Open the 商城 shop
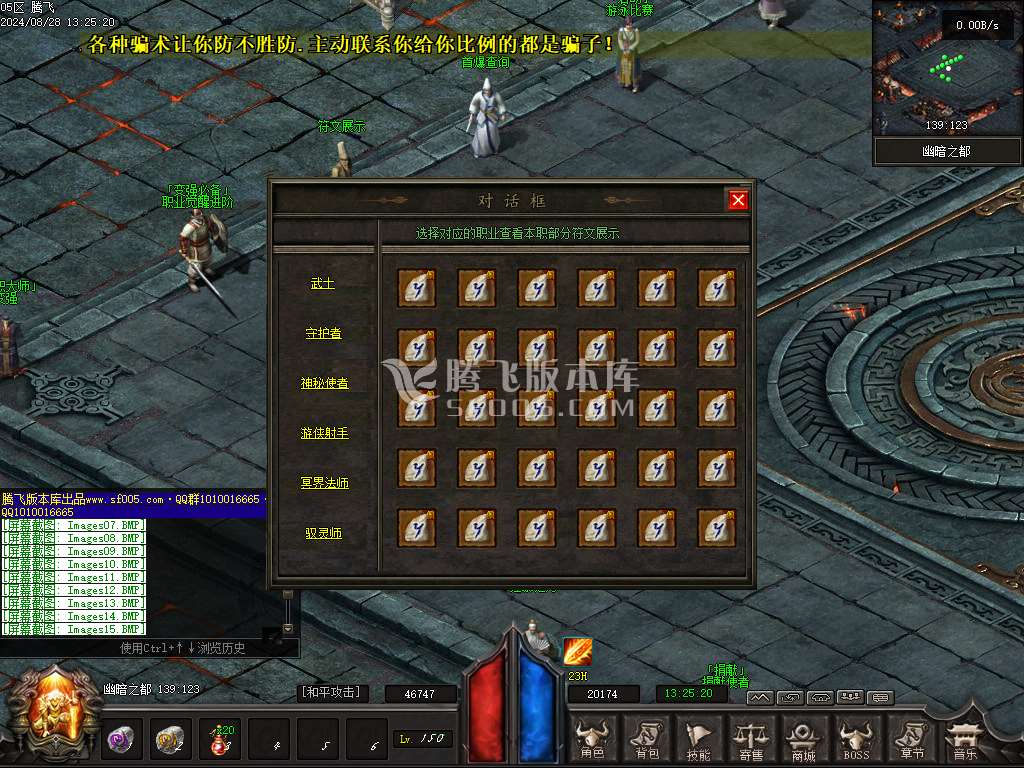Viewport: 1024px width, 768px height. (803, 739)
